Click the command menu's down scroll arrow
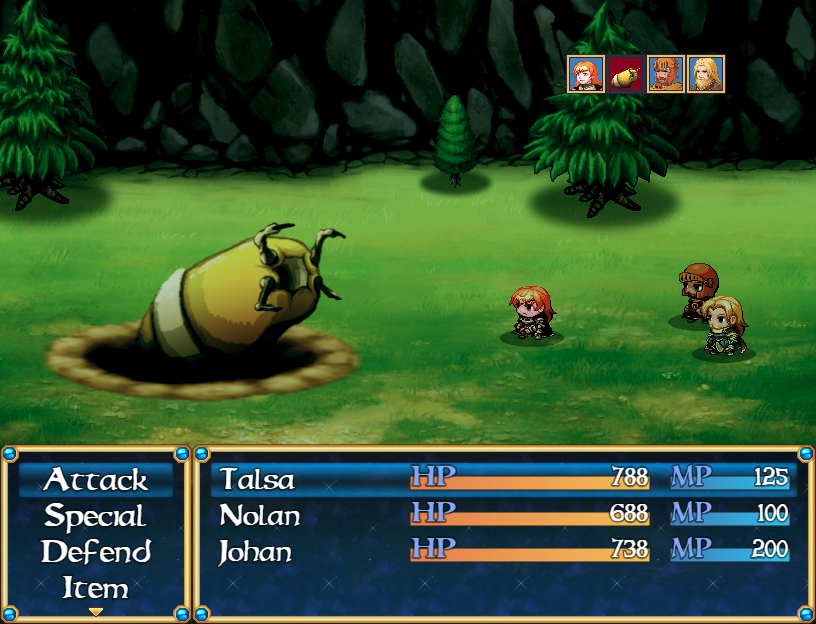816x624 pixels. pyautogui.click(x=96, y=611)
